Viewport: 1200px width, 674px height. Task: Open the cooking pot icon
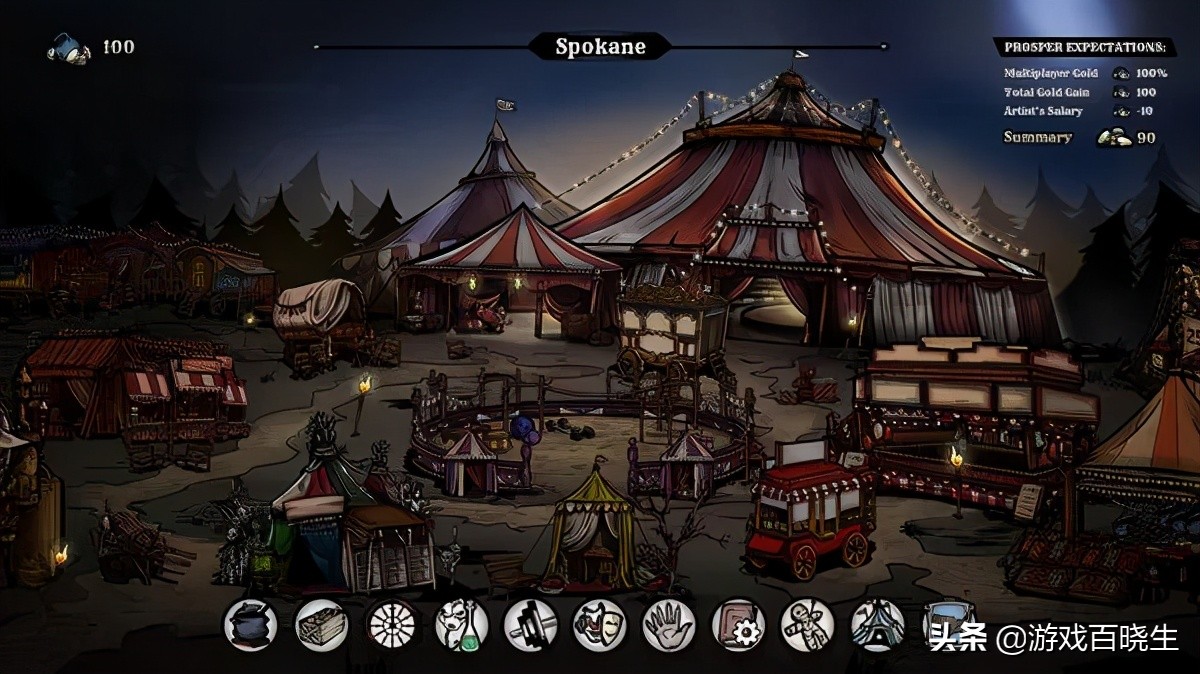(250, 625)
